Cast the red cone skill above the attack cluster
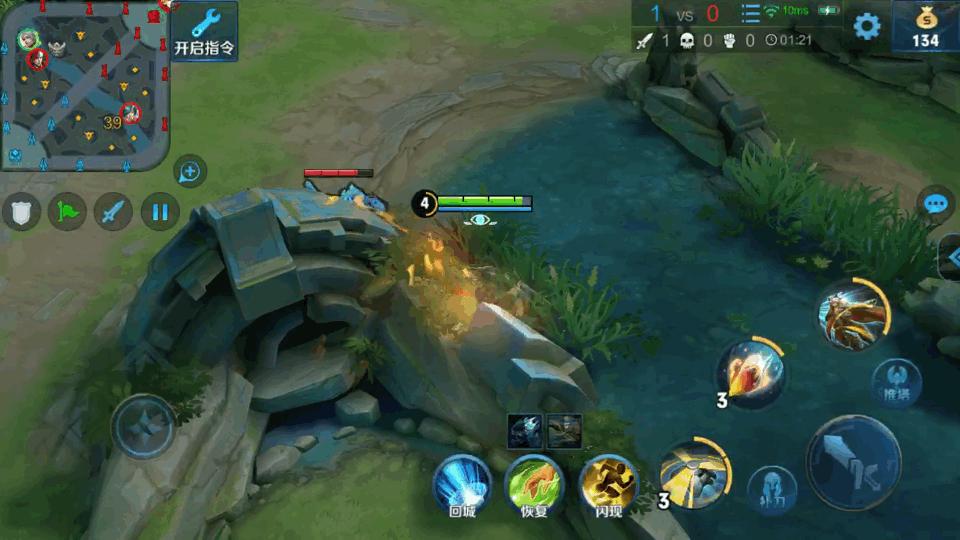The image size is (960, 540). pos(751,372)
